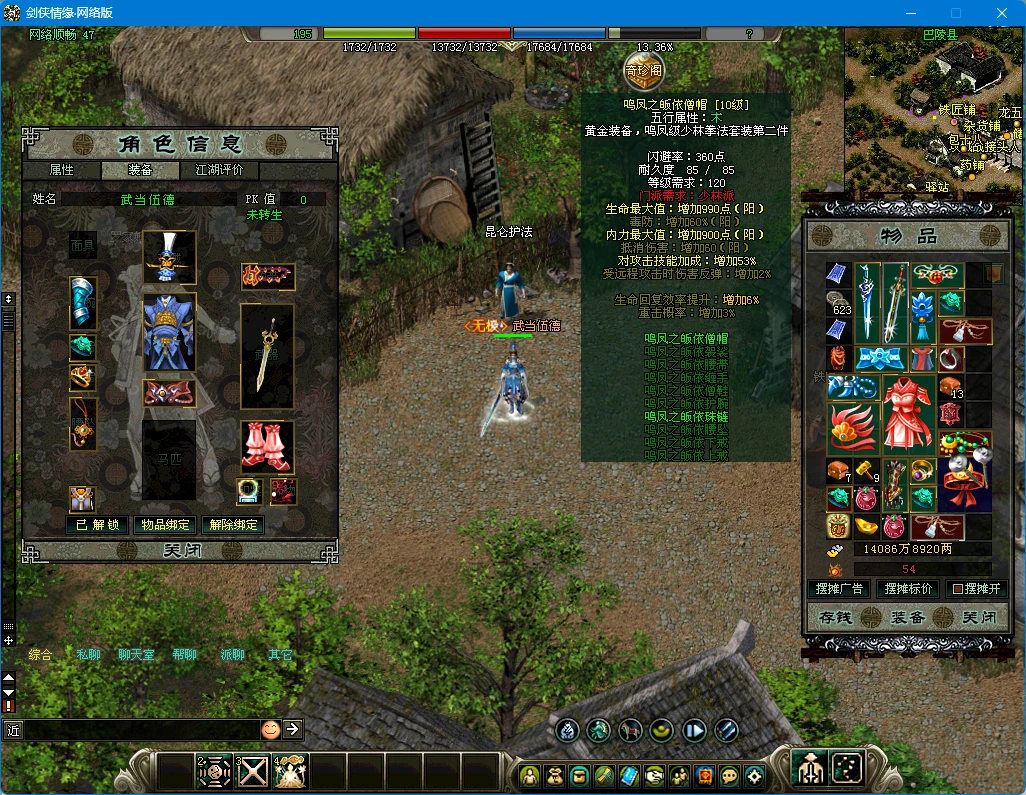1026x795 pixels.
Task: Click the 摆摊标价 button
Action: pyautogui.click(x=907, y=589)
